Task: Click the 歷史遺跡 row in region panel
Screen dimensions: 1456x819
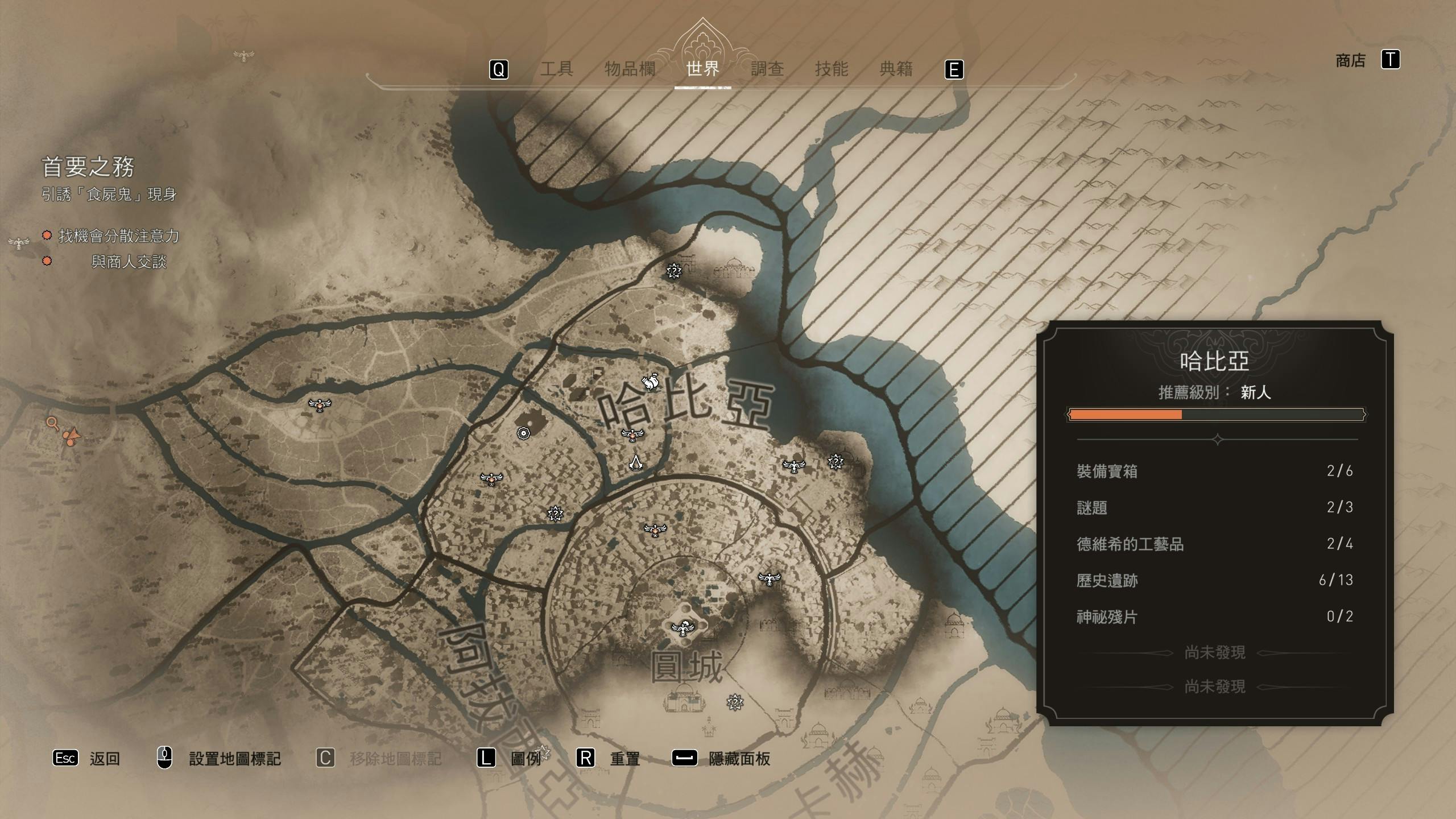Action: [x=1214, y=580]
